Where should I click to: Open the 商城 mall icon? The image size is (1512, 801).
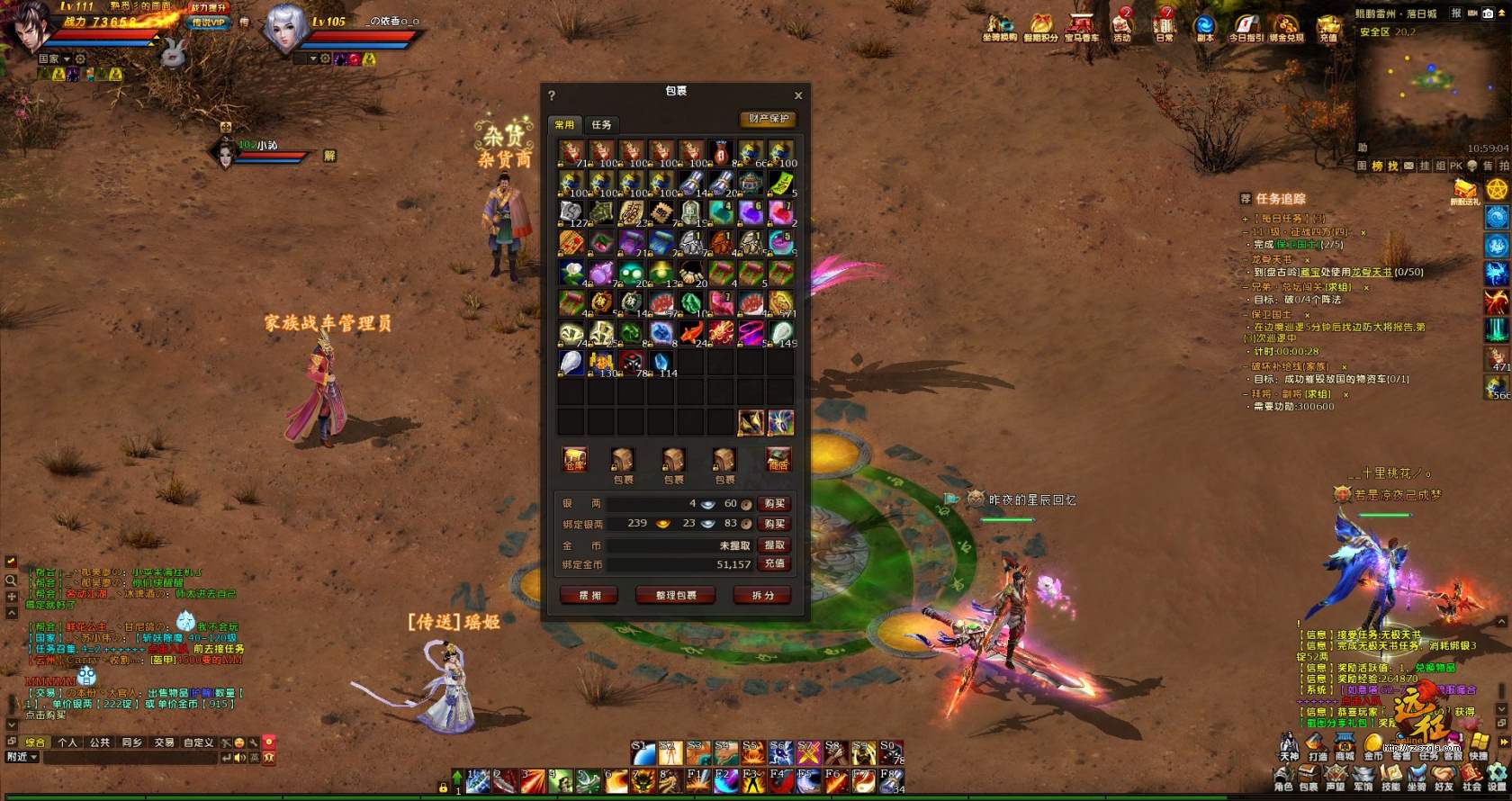tap(1345, 744)
